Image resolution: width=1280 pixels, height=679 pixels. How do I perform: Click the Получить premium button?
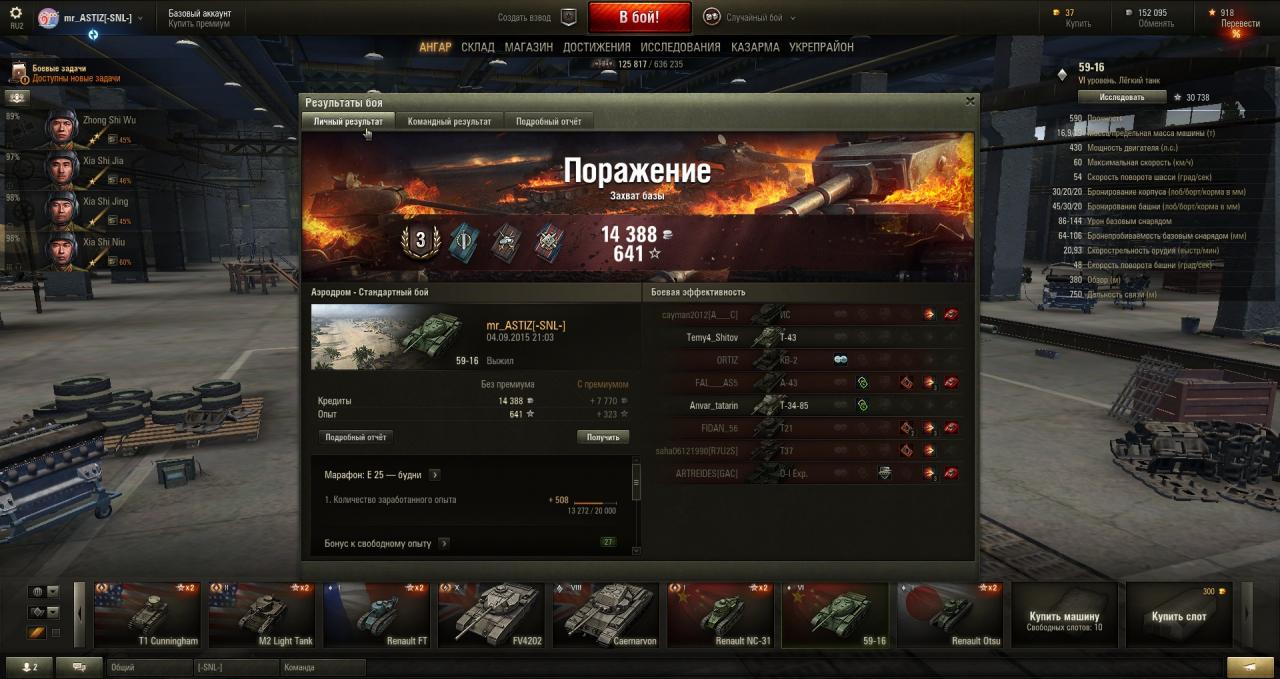(x=603, y=437)
